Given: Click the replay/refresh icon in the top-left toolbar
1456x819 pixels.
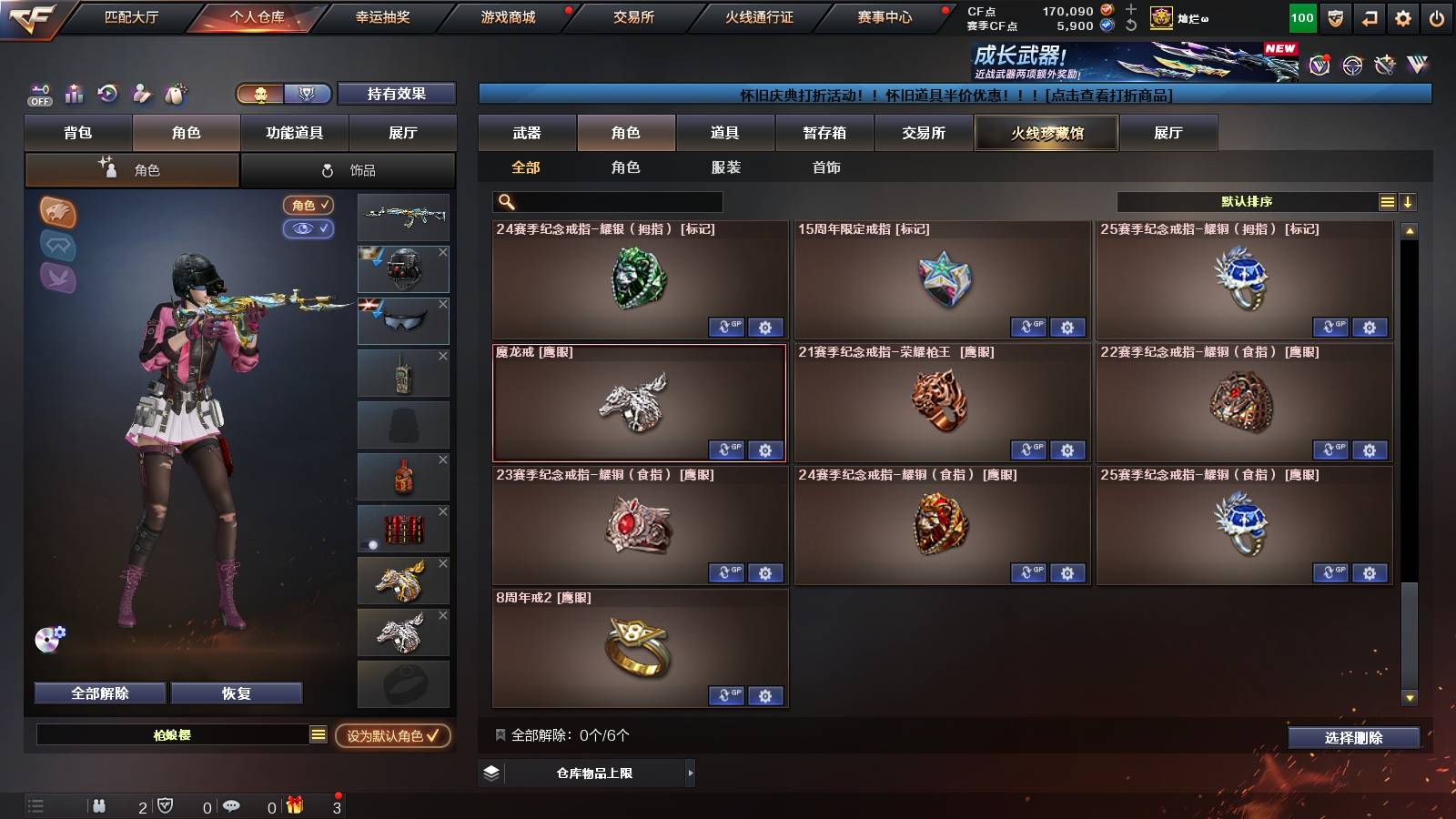Looking at the screenshot, I should 107,94.
